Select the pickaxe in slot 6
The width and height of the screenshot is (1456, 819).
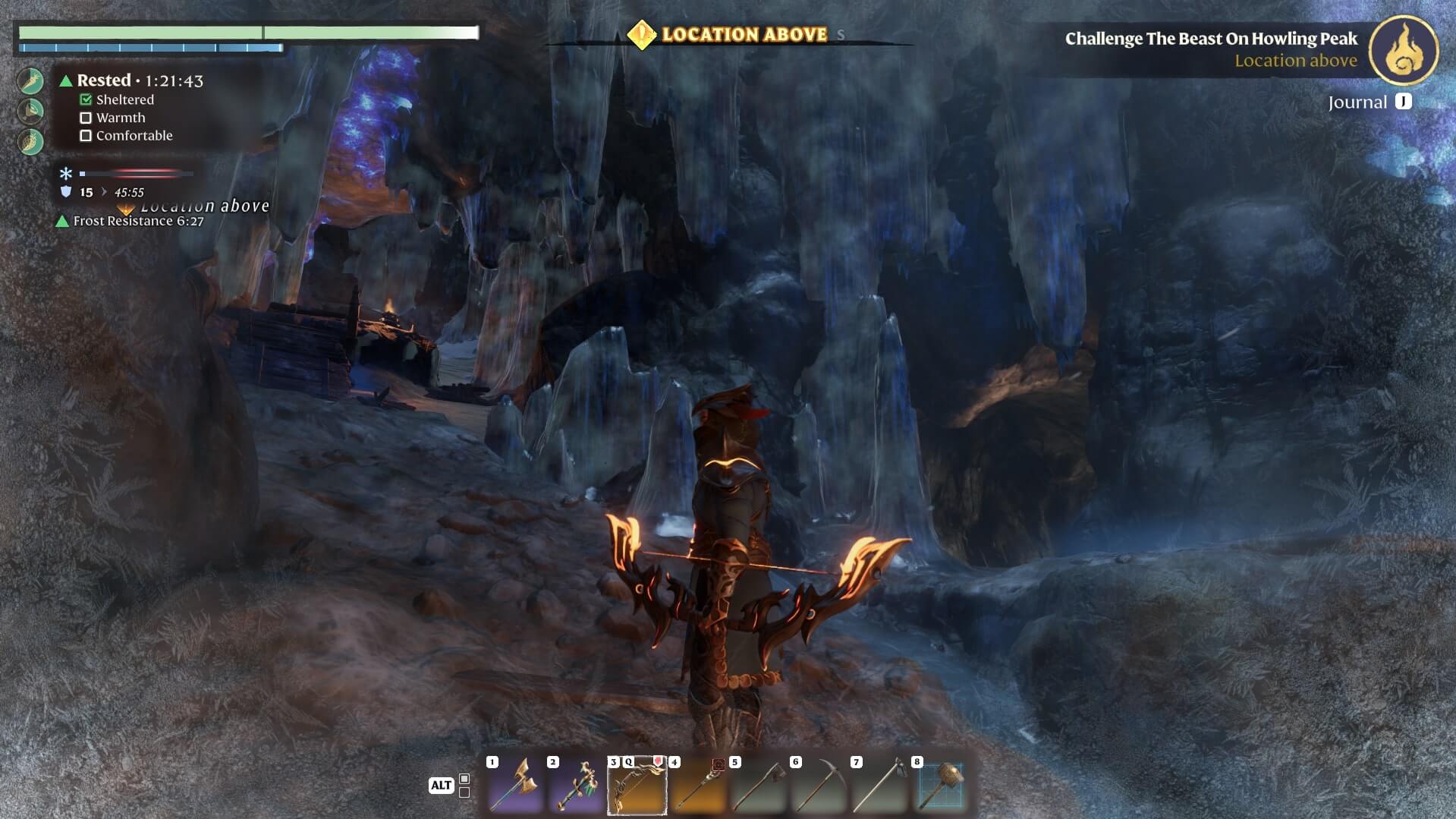click(x=819, y=785)
